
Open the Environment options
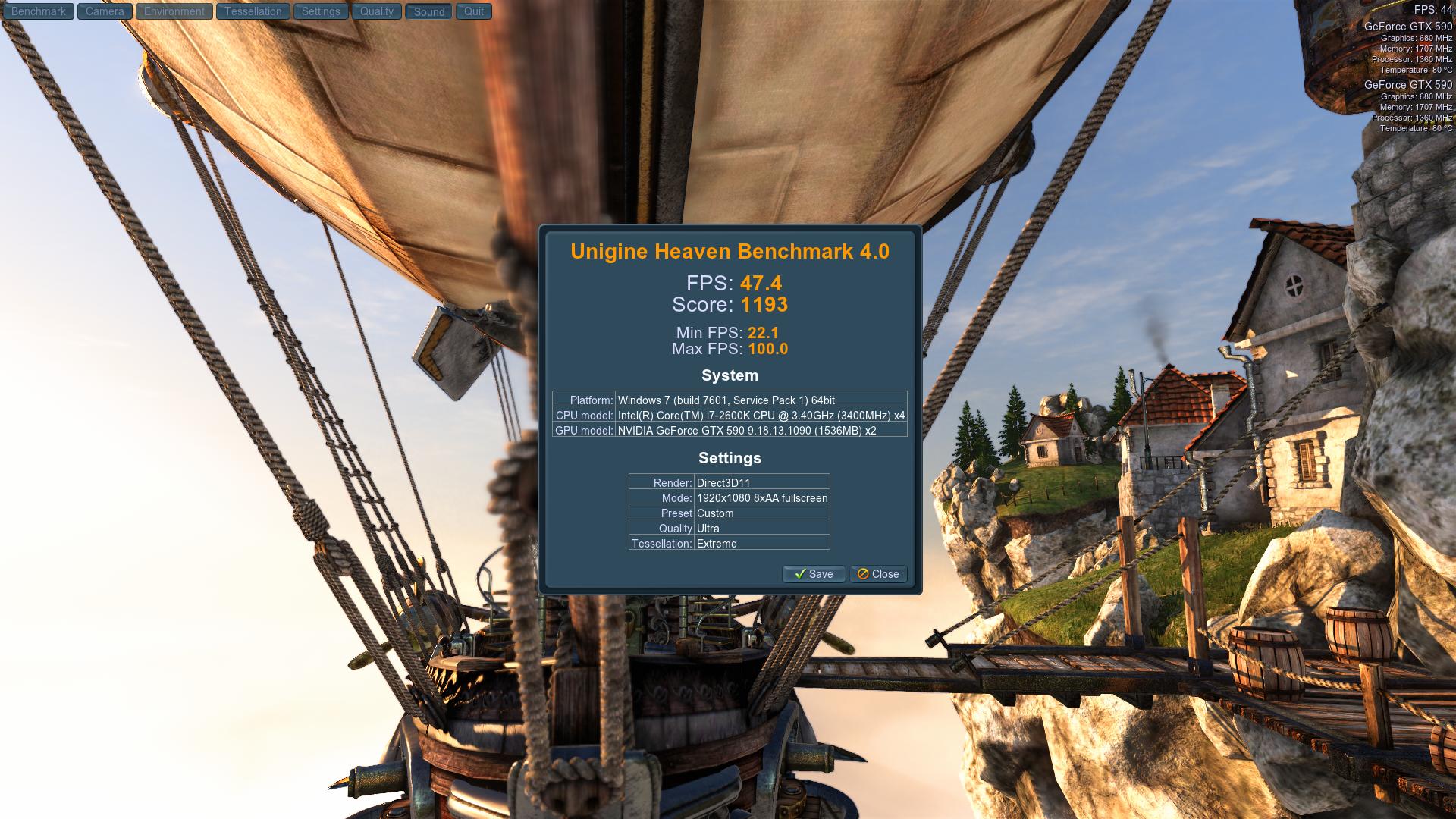click(x=174, y=11)
